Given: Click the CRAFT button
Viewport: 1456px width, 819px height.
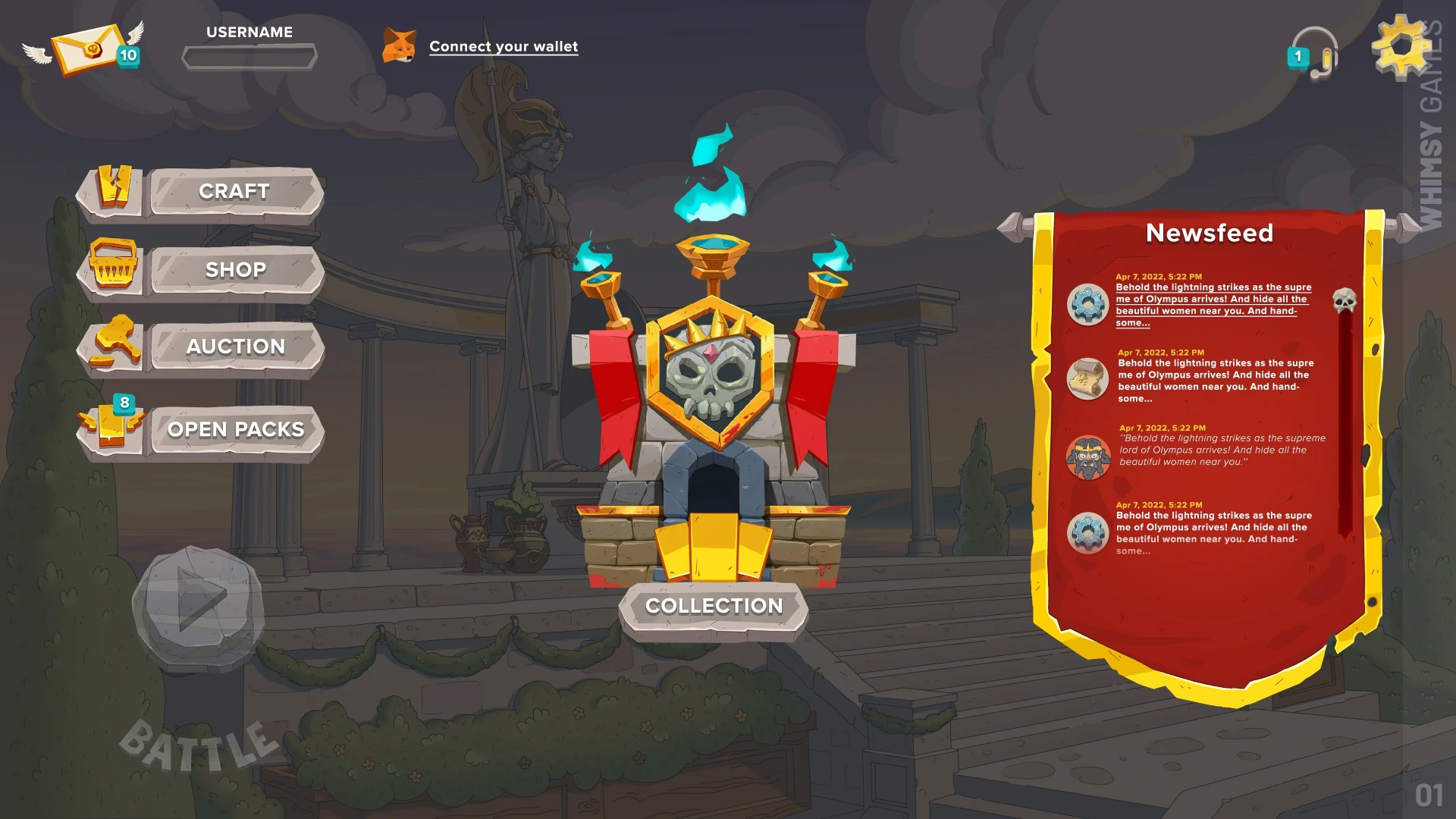Looking at the screenshot, I should 234,191.
